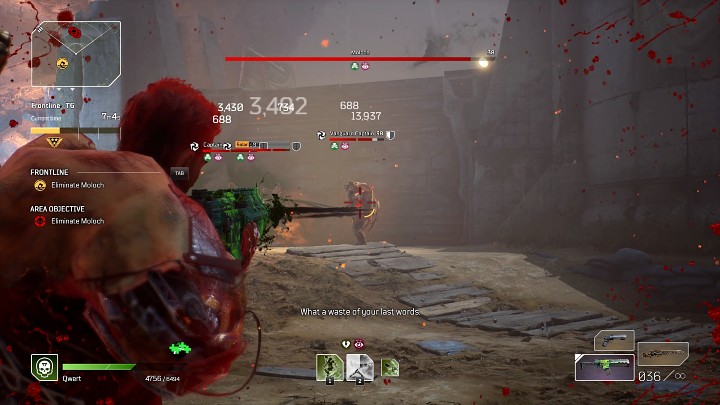Activate the second white skill icon
Screen dimensions: 720x405
pos(360,368)
